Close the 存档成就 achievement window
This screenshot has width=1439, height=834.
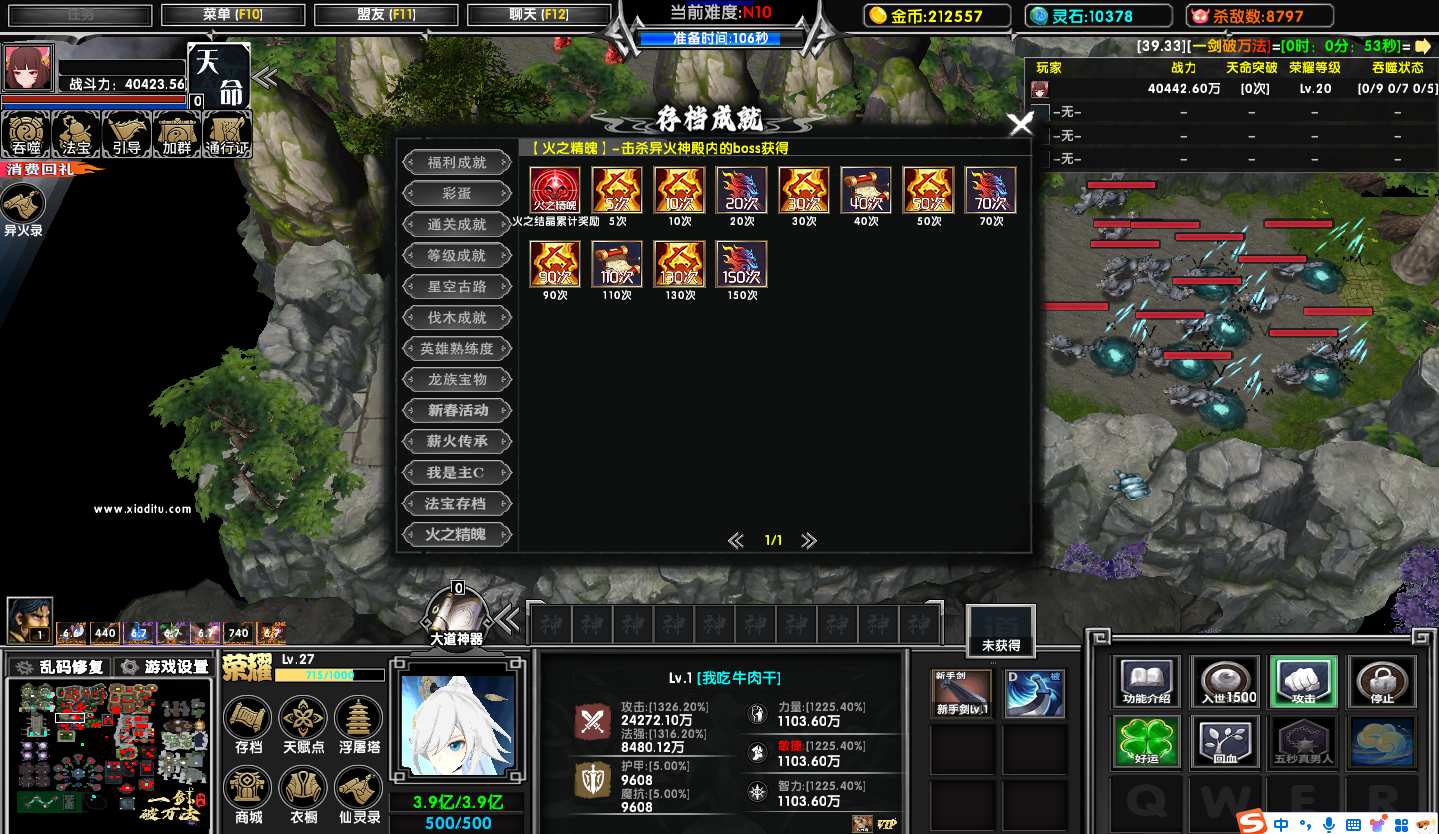coord(1020,125)
